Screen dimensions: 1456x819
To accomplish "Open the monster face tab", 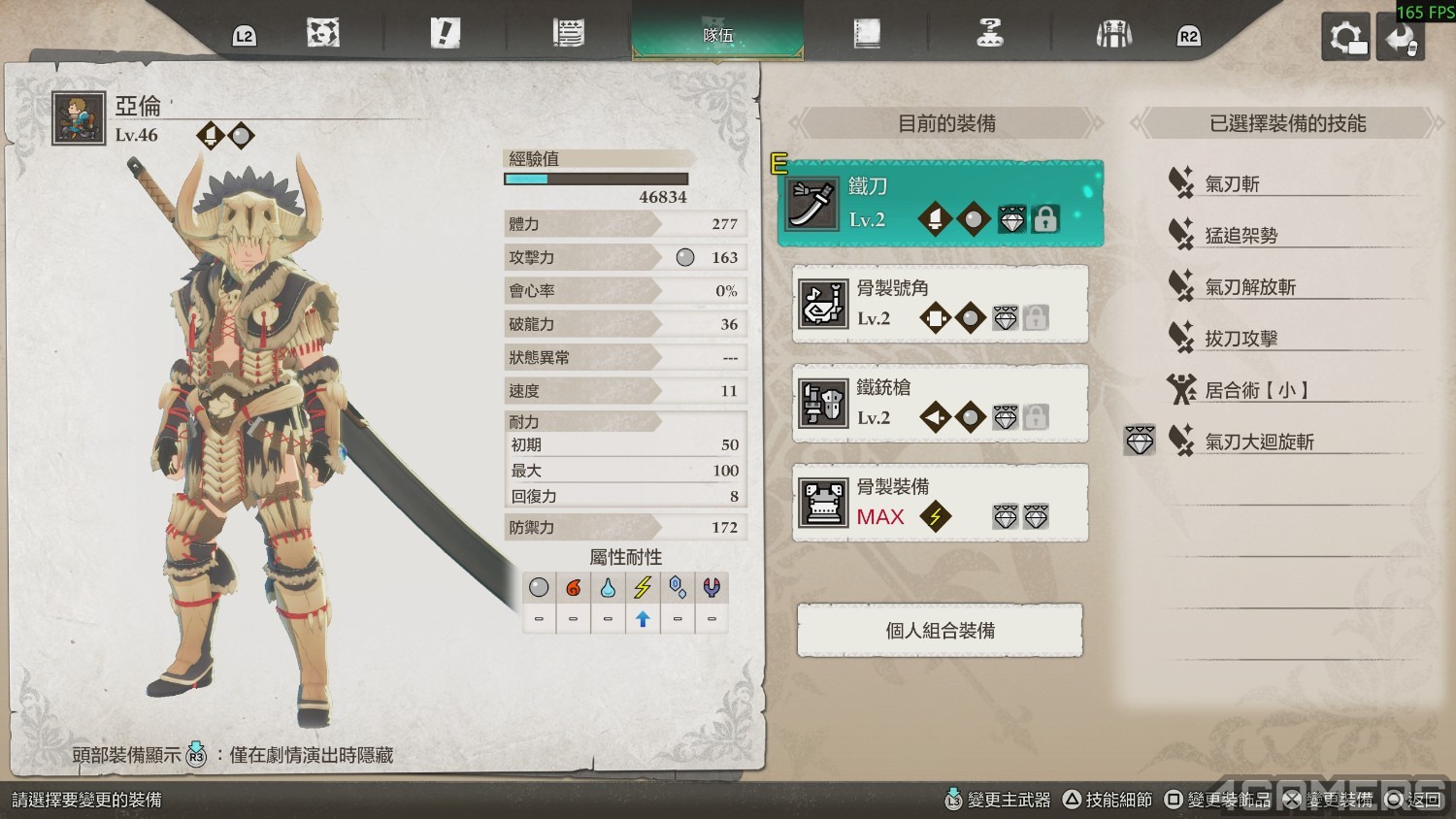I will 322,34.
